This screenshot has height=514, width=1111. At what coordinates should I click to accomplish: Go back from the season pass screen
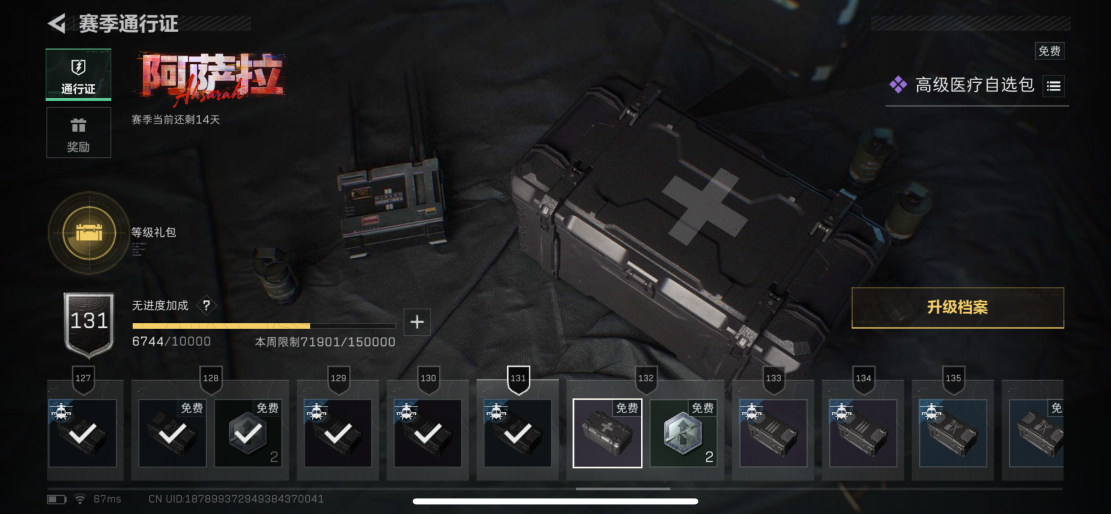click(57, 23)
